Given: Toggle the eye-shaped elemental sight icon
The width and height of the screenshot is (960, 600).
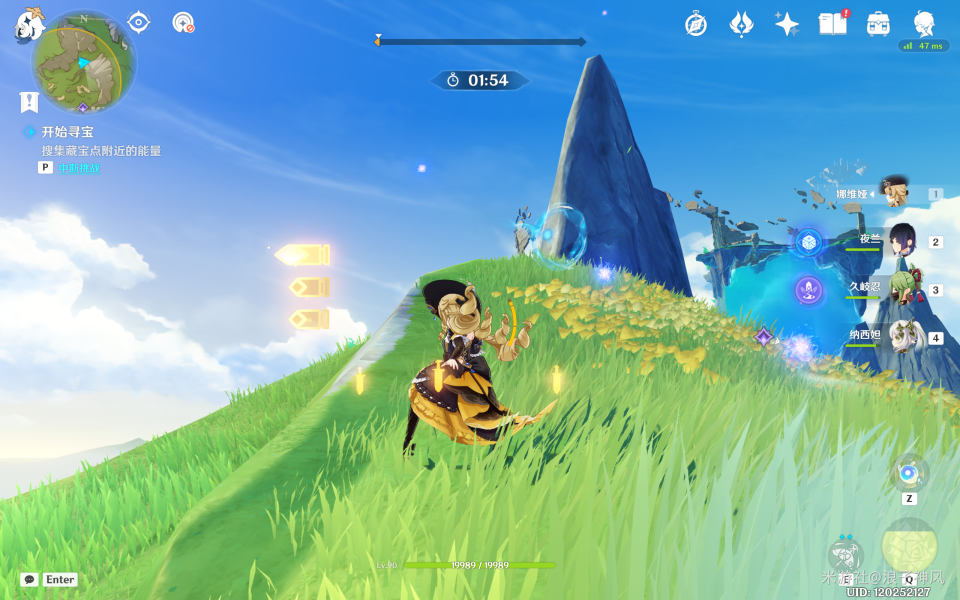Looking at the screenshot, I should point(139,22).
